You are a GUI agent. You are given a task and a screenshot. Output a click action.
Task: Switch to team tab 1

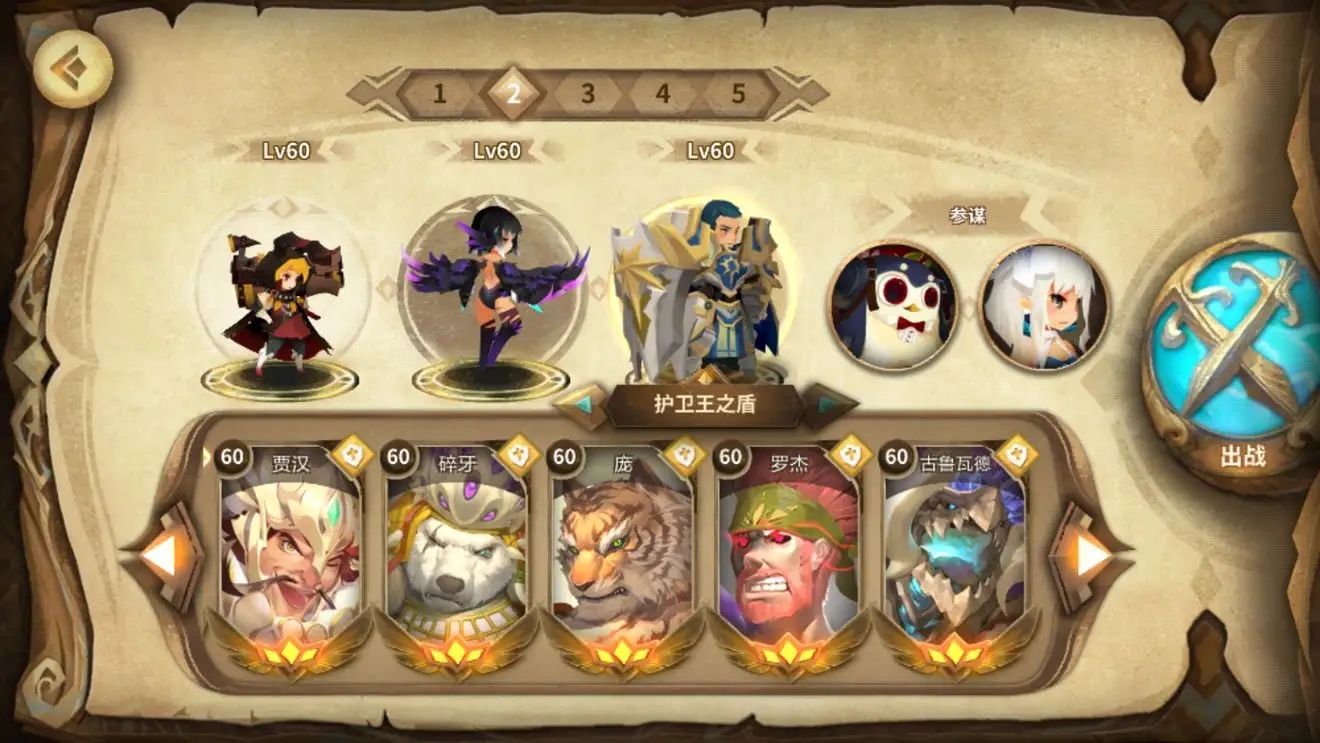click(x=439, y=94)
